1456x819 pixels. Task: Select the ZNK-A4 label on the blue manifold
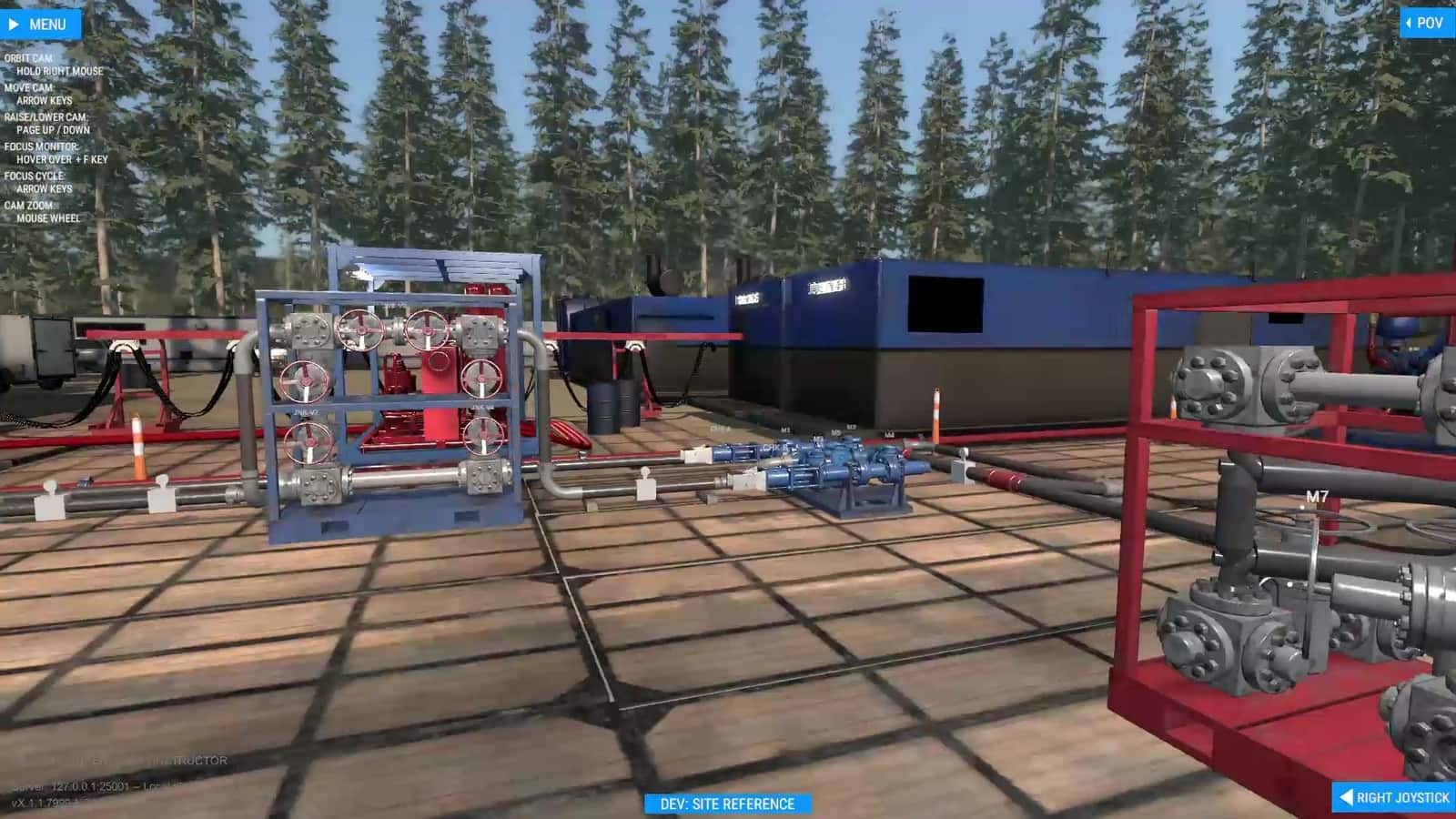481,408
